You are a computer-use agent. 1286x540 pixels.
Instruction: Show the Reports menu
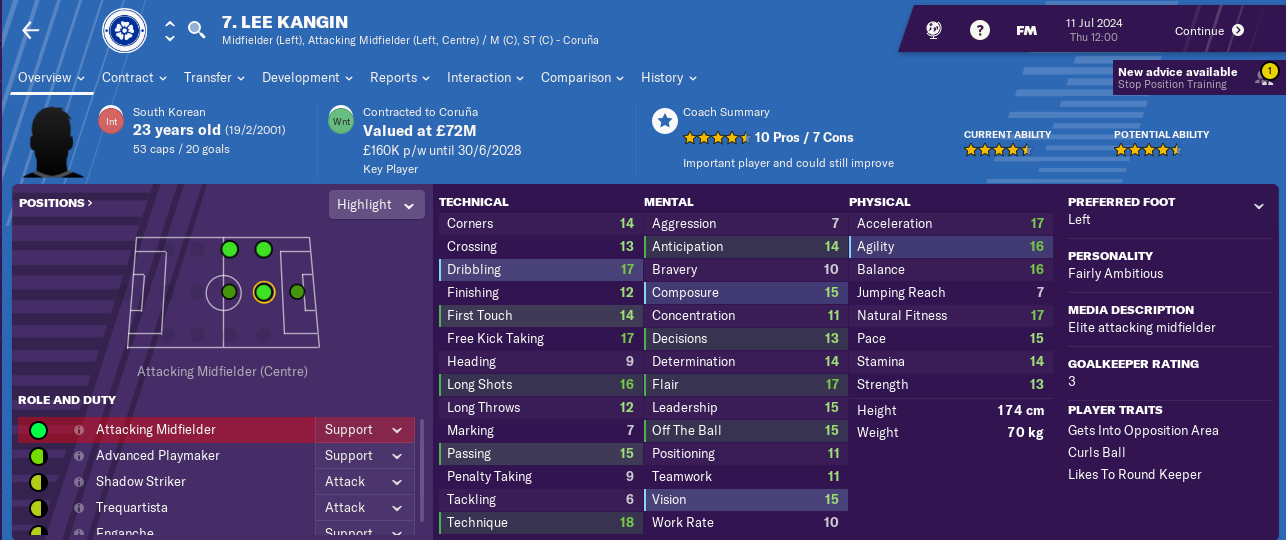(x=400, y=77)
